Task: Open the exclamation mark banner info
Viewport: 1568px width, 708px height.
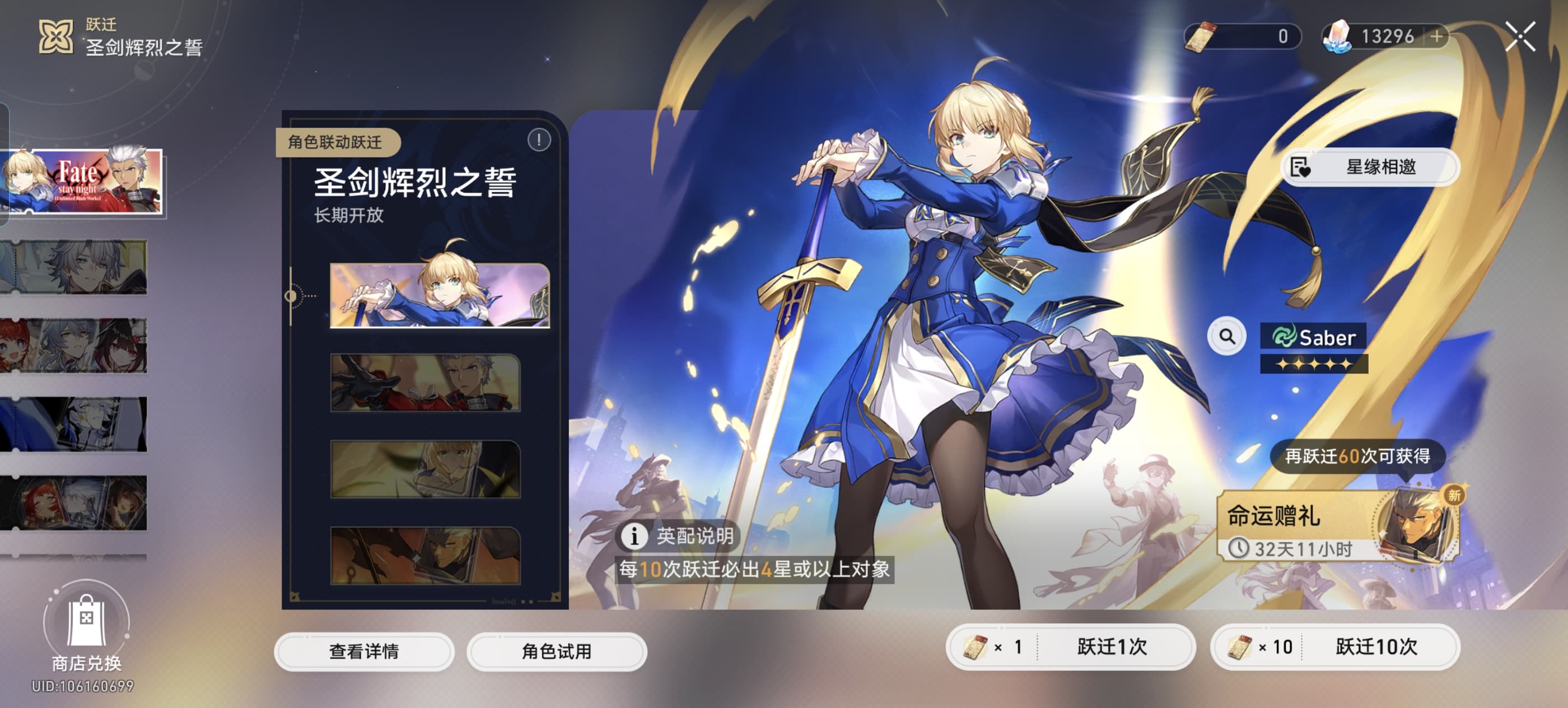Action: click(538, 141)
